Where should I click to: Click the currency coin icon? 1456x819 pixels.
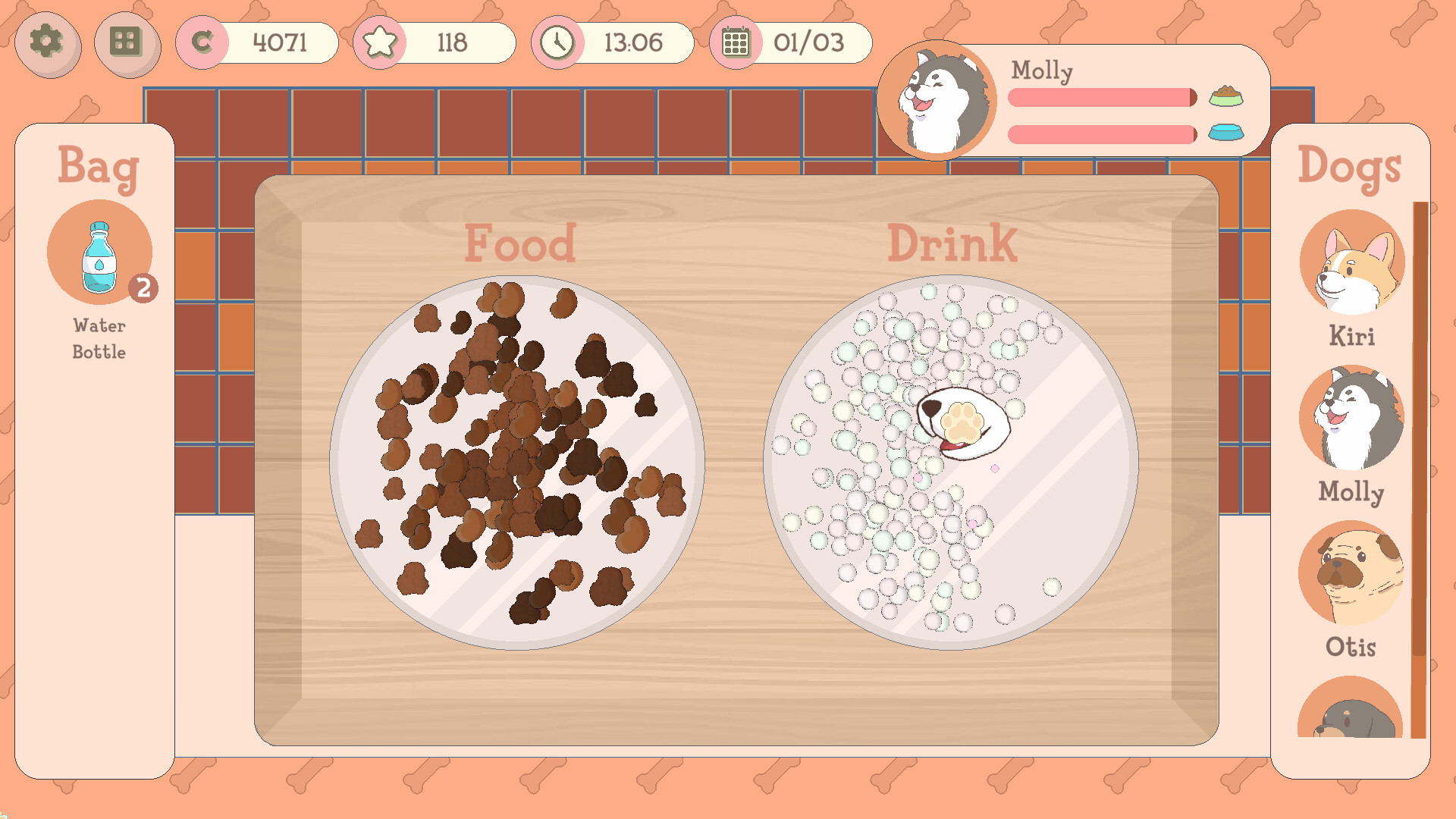(x=202, y=42)
